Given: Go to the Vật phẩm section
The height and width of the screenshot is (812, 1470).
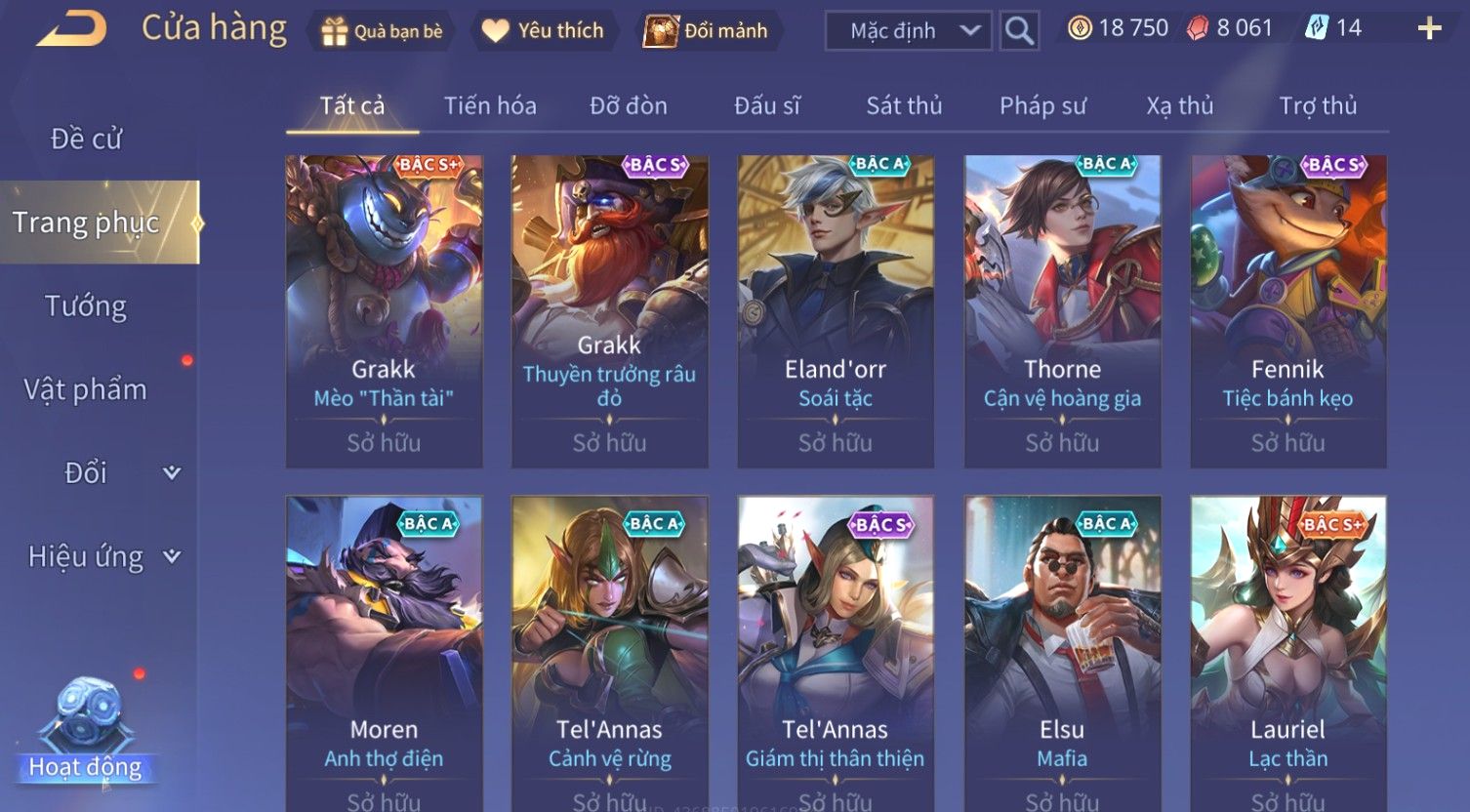Looking at the screenshot, I should pos(86,389).
